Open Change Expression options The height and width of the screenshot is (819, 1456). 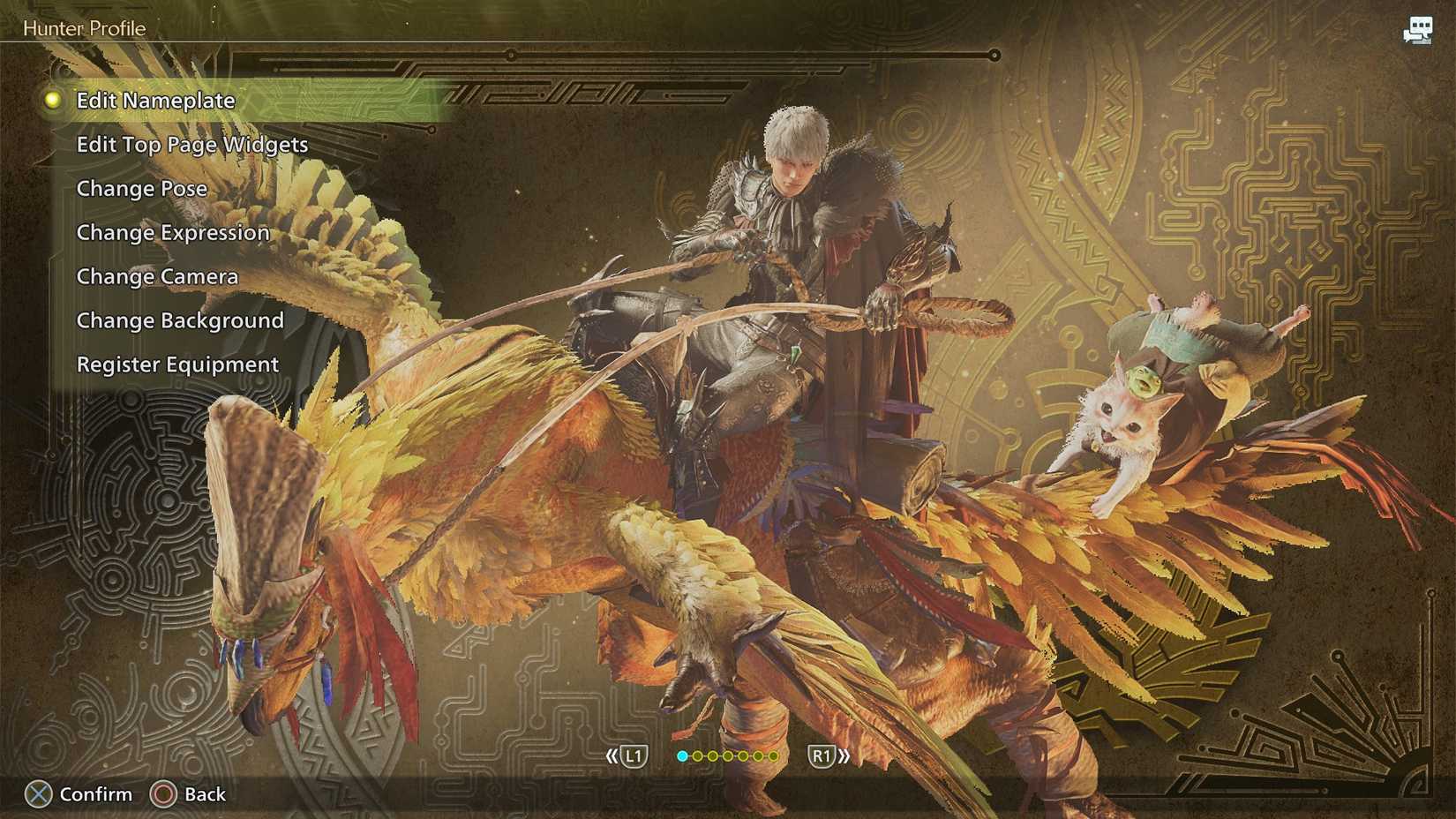[173, 232]
